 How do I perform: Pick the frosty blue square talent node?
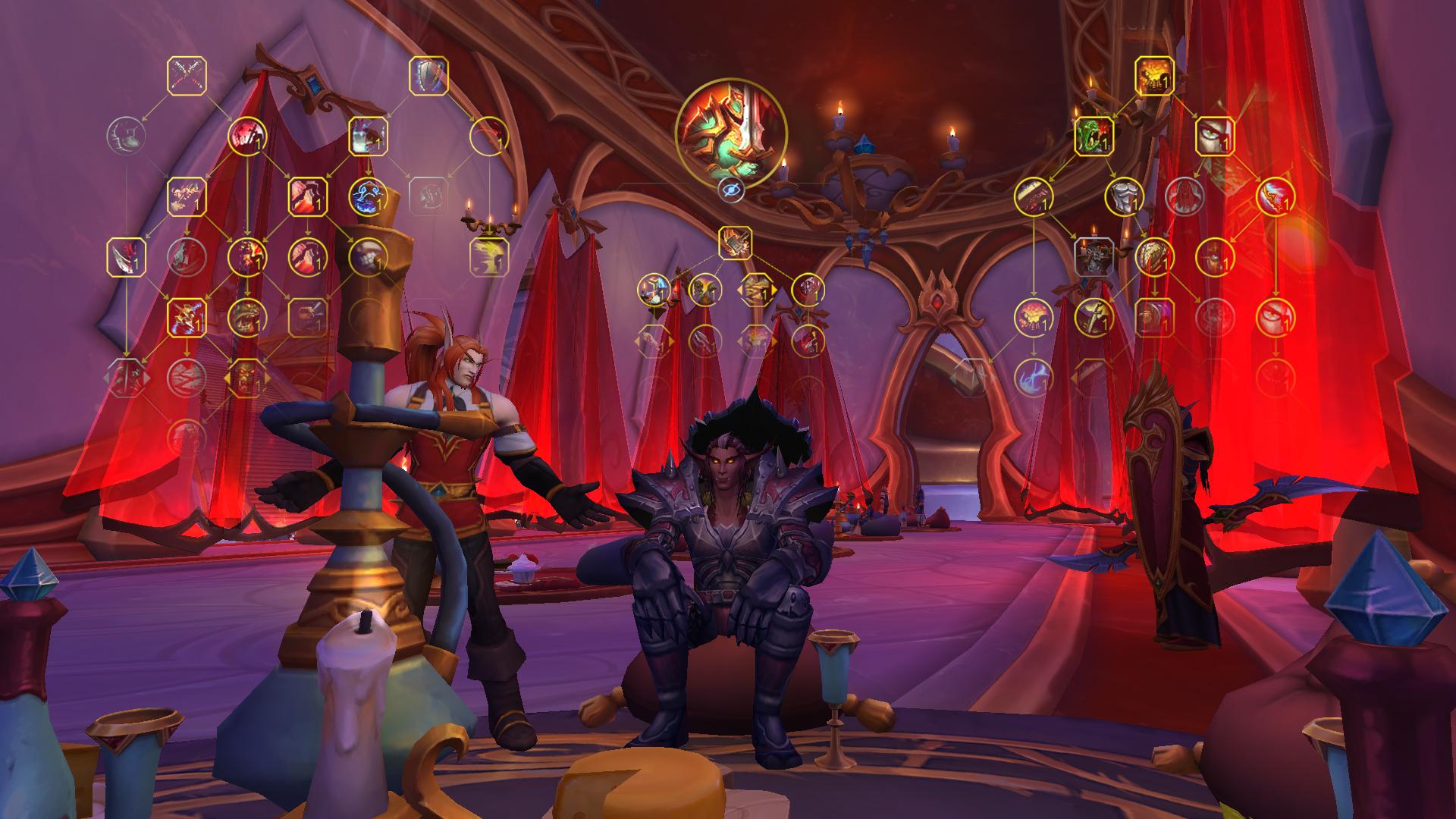point(368,136)
